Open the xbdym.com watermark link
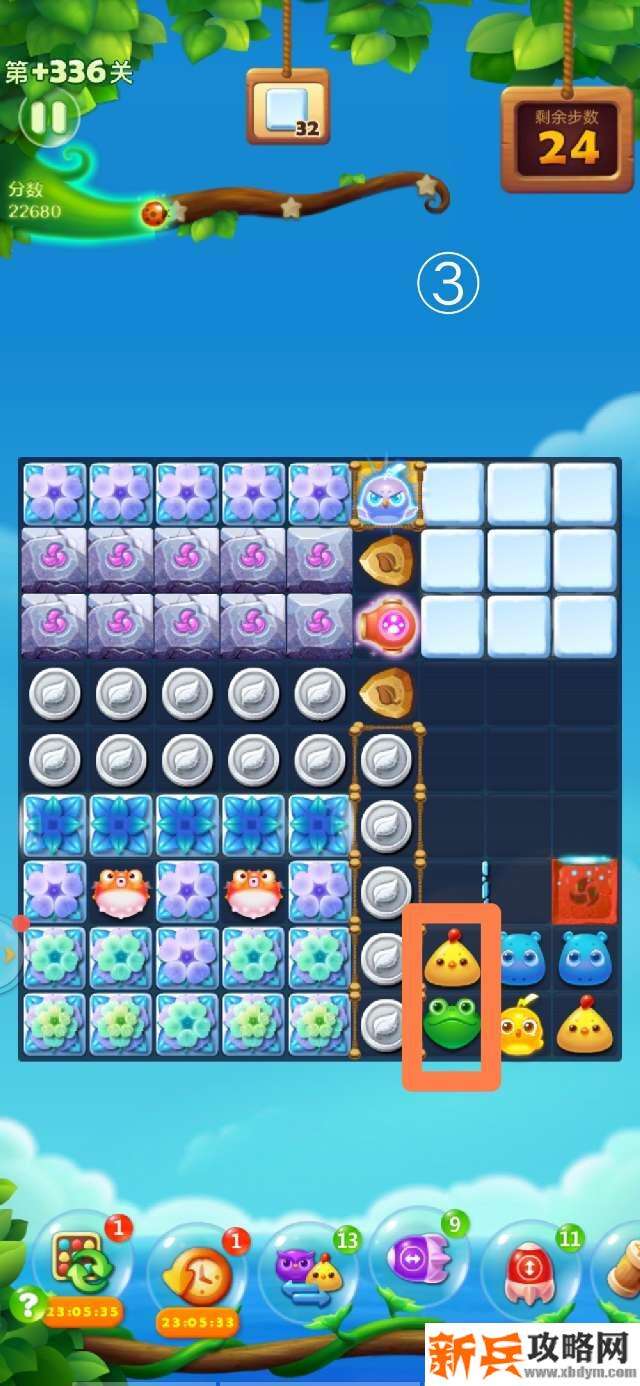640x1386 pixels. (531, 1355)
